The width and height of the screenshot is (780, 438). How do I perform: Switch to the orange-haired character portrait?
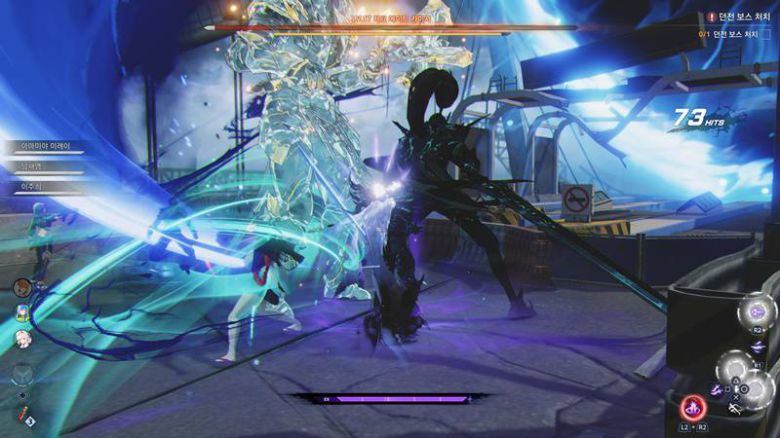[x=21, y=288]
